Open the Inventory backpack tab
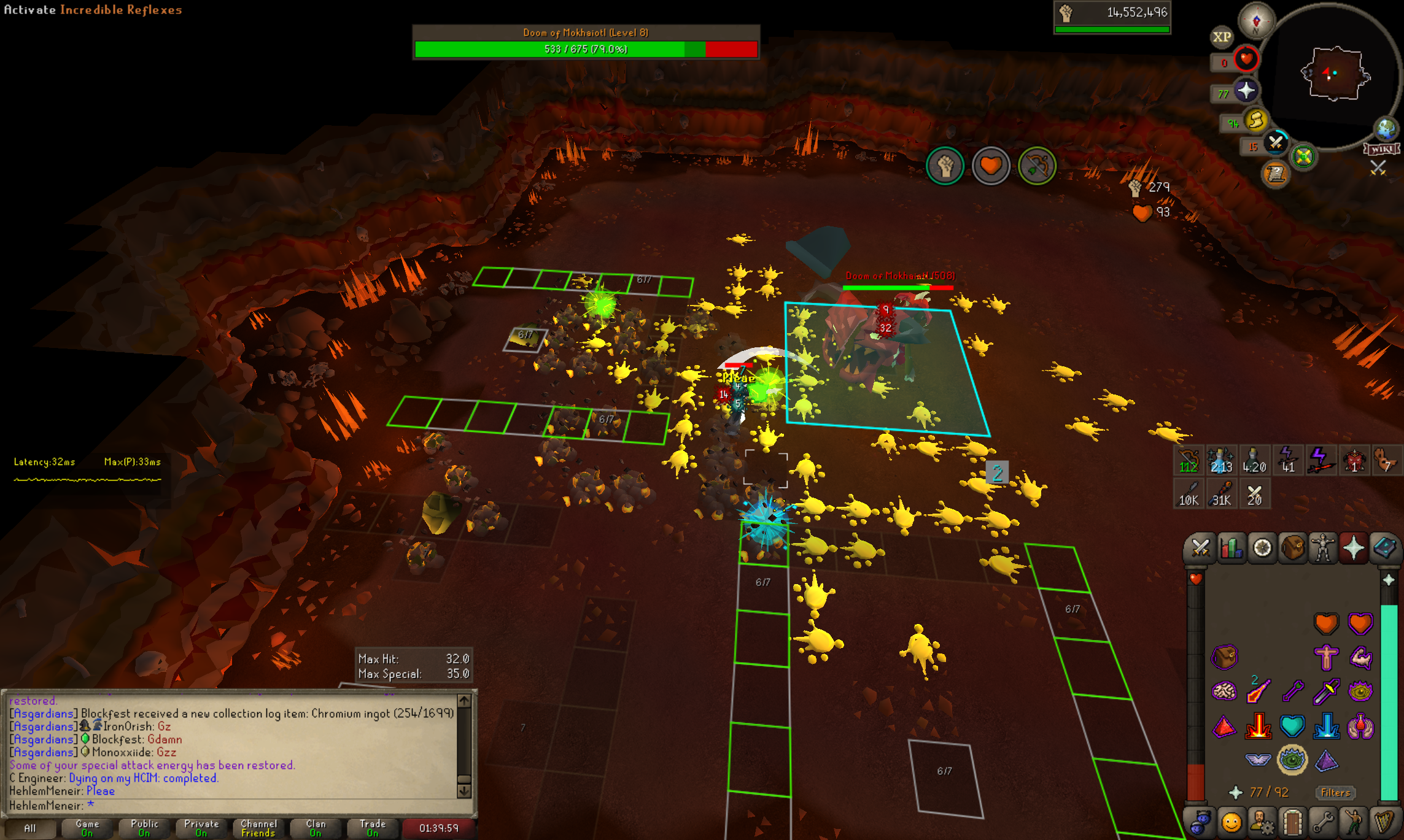The height and width of the screenshot is (840, 1404). click(1293, 548)
